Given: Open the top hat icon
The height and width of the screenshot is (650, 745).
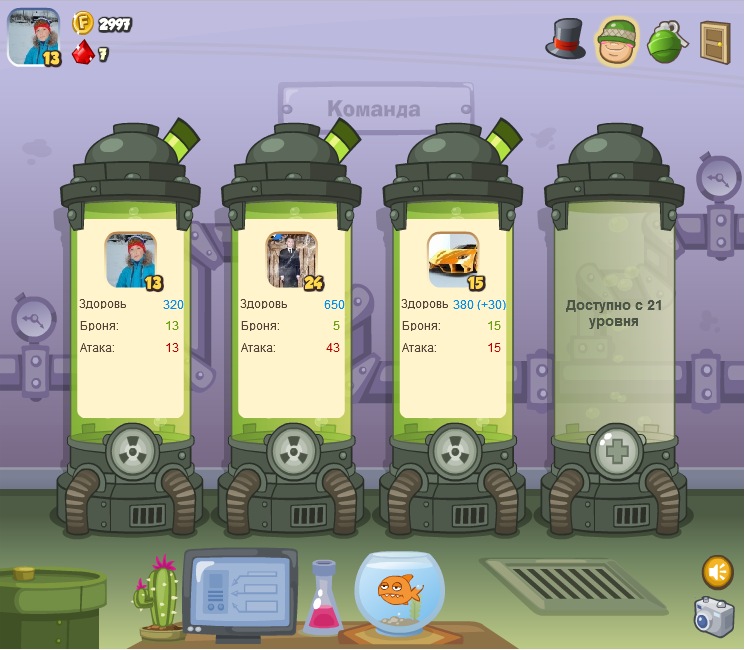Looking at the screenshot, I should (565, 39).
